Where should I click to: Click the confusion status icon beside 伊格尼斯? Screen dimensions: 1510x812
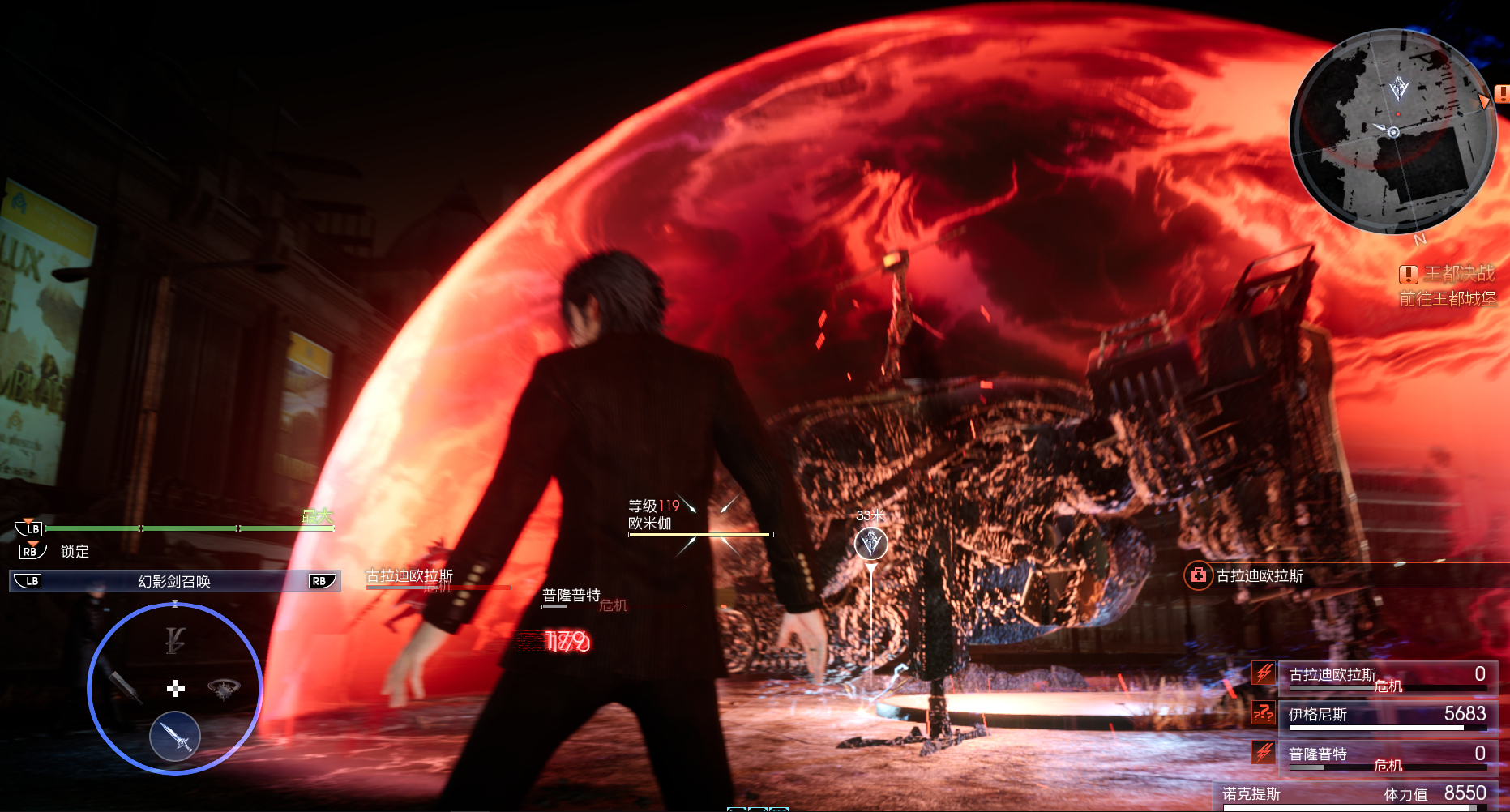tap(1263, 713)
